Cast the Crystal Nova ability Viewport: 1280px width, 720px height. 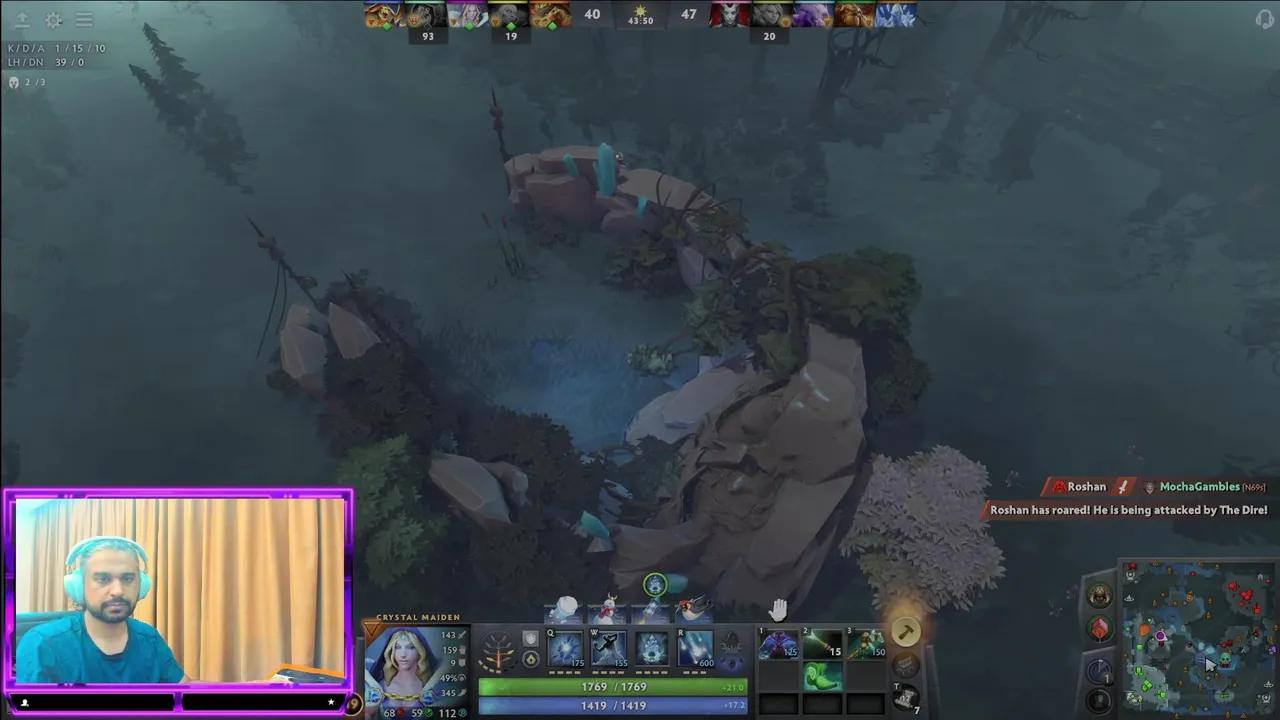(565, 648)
